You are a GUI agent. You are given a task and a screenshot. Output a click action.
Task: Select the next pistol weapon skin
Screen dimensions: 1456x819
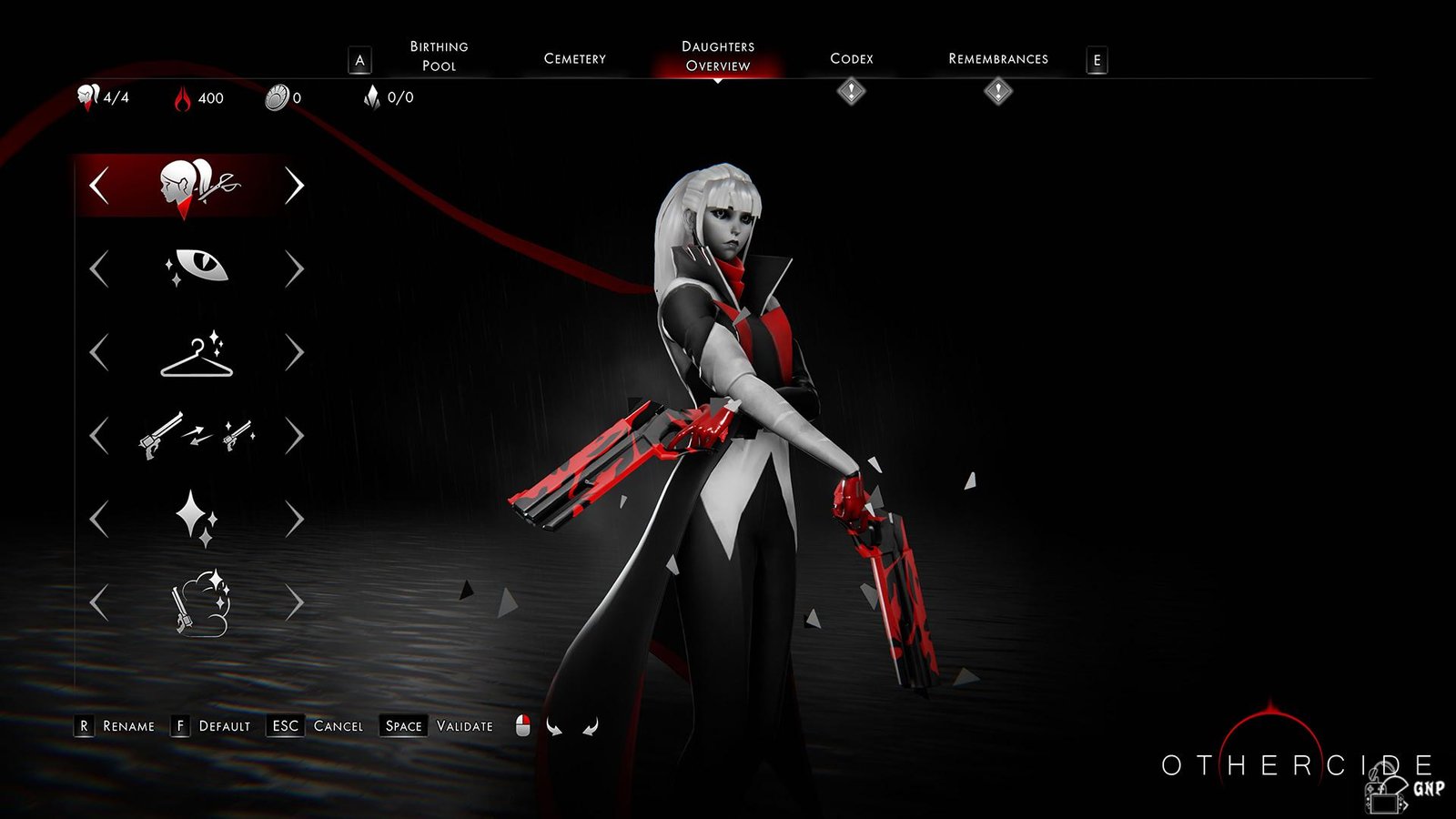click(294, 437)
